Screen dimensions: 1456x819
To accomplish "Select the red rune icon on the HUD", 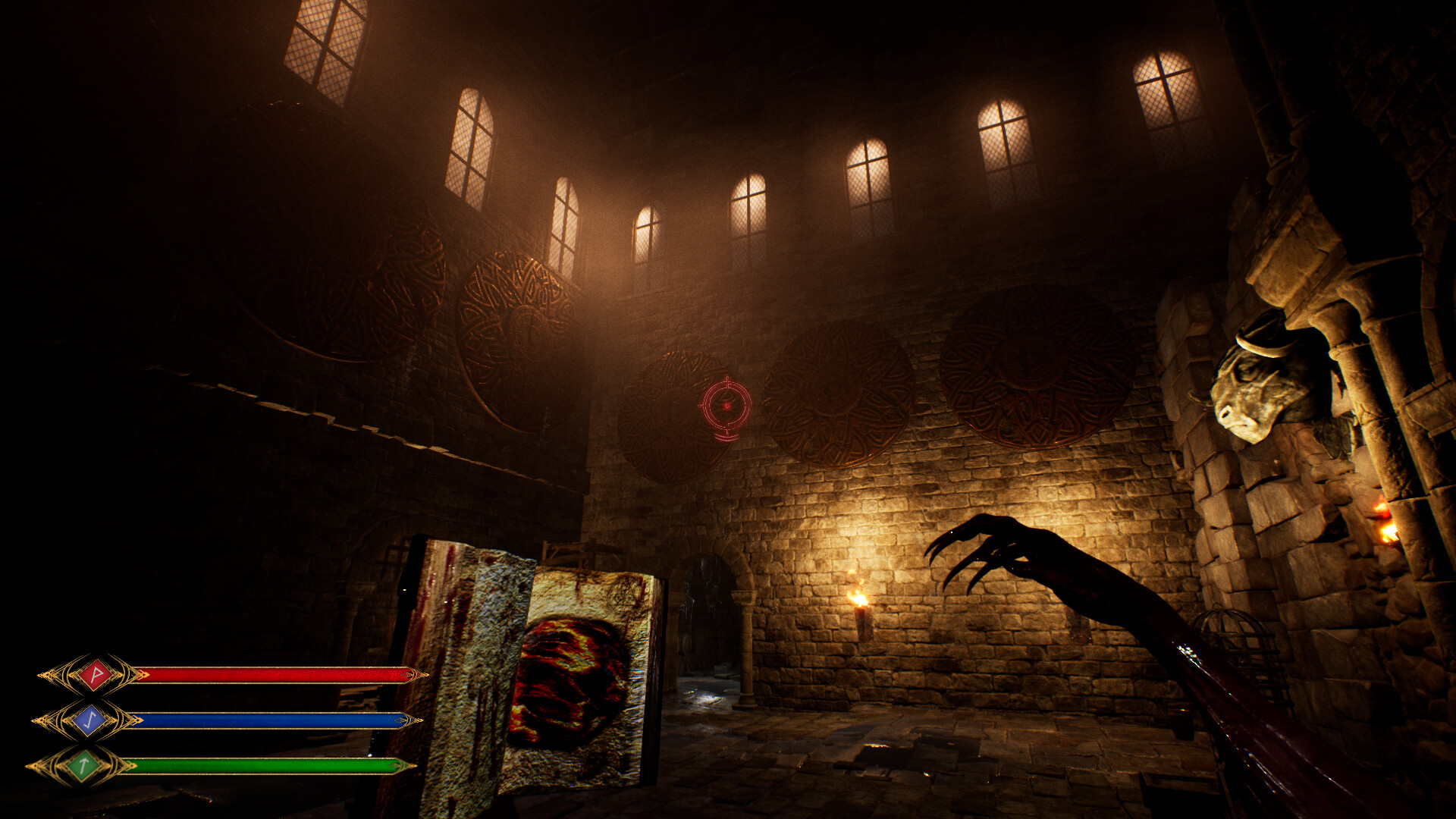I will click(96, 673).
